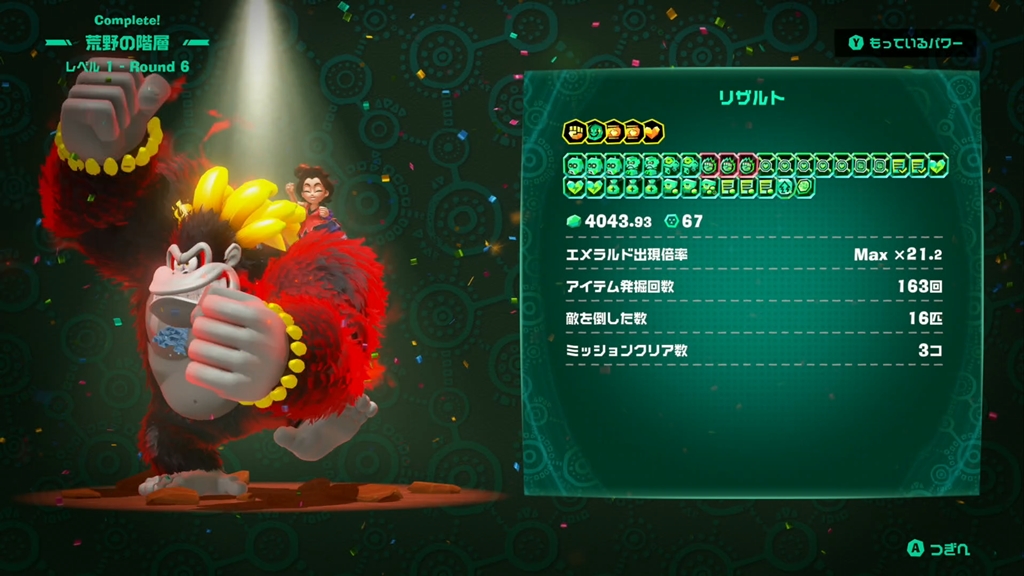Open the もっているパワー (owned powers) view
1024x576 pixels.
point(905,43)
